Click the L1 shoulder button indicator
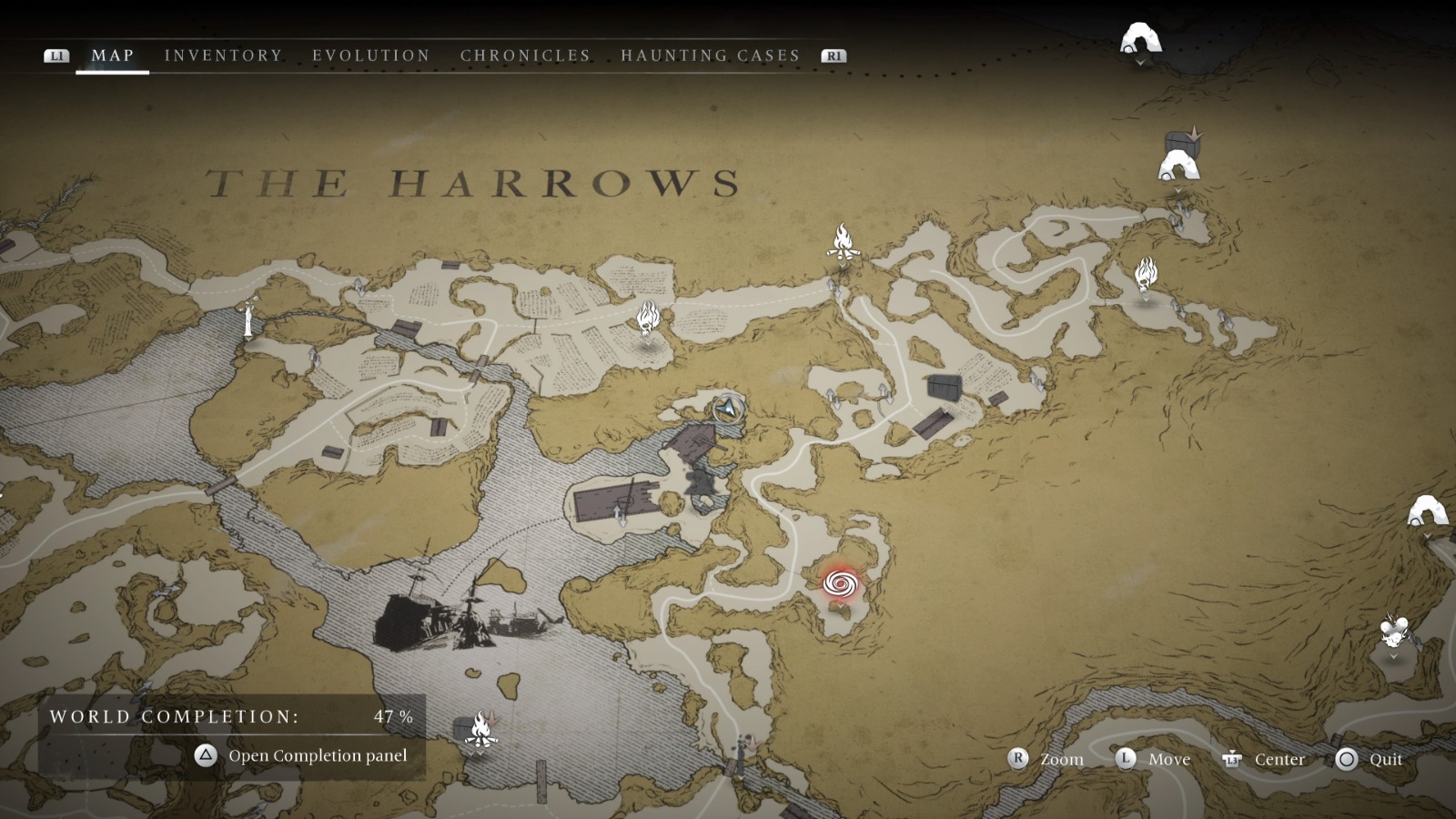1456x819 pixels. click(x=57, y=56)
